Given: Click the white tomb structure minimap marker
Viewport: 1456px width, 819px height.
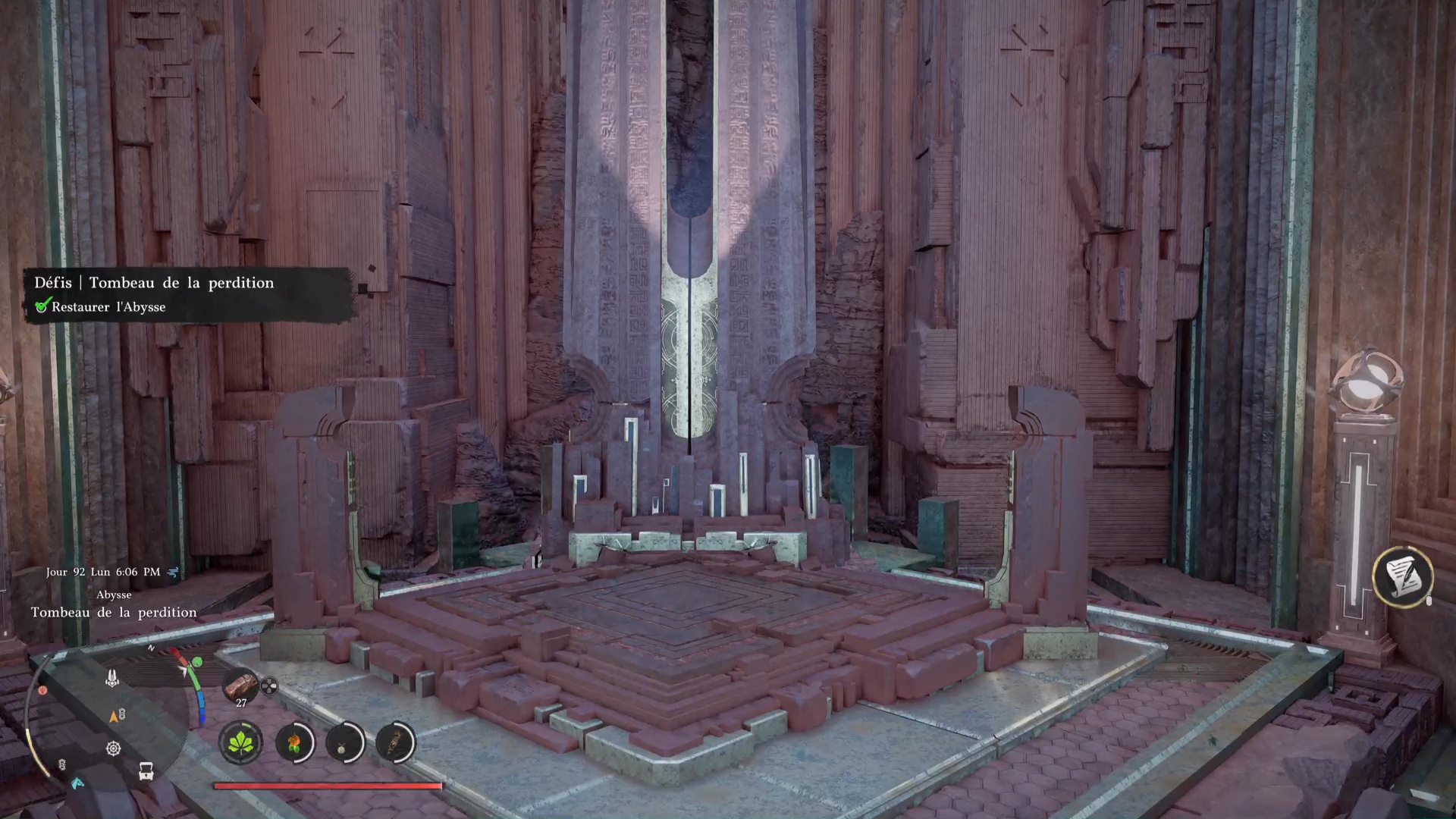Looking at the screenshot, I should pos(111,678).
